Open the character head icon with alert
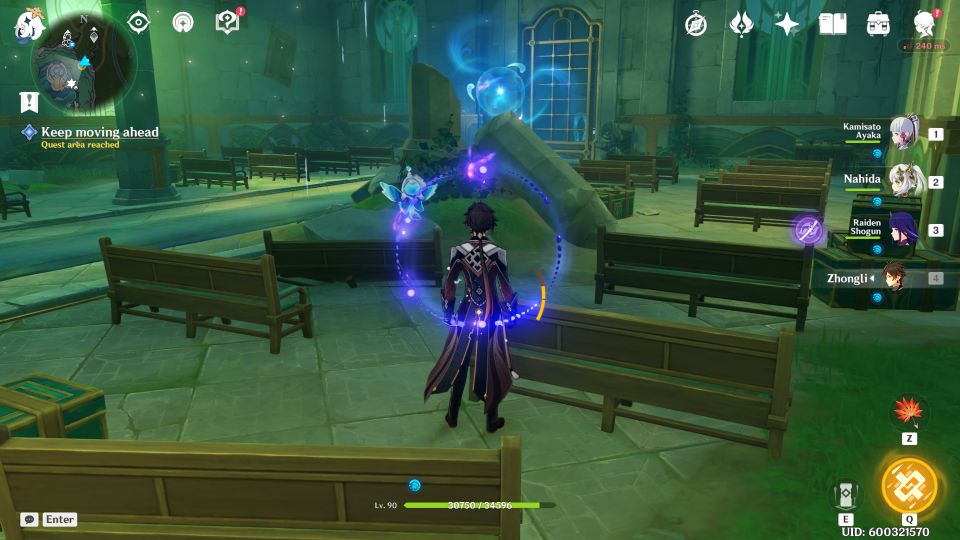The height and width of the screenshot is (540, 960). point(925,24)
